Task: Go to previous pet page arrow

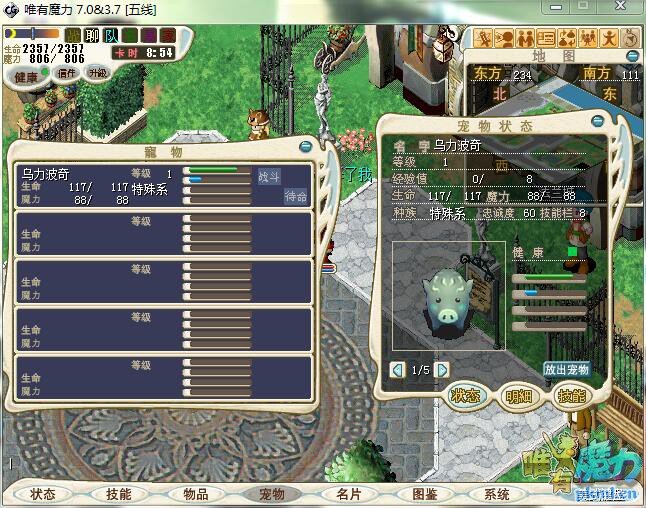Action: (398, 370)
